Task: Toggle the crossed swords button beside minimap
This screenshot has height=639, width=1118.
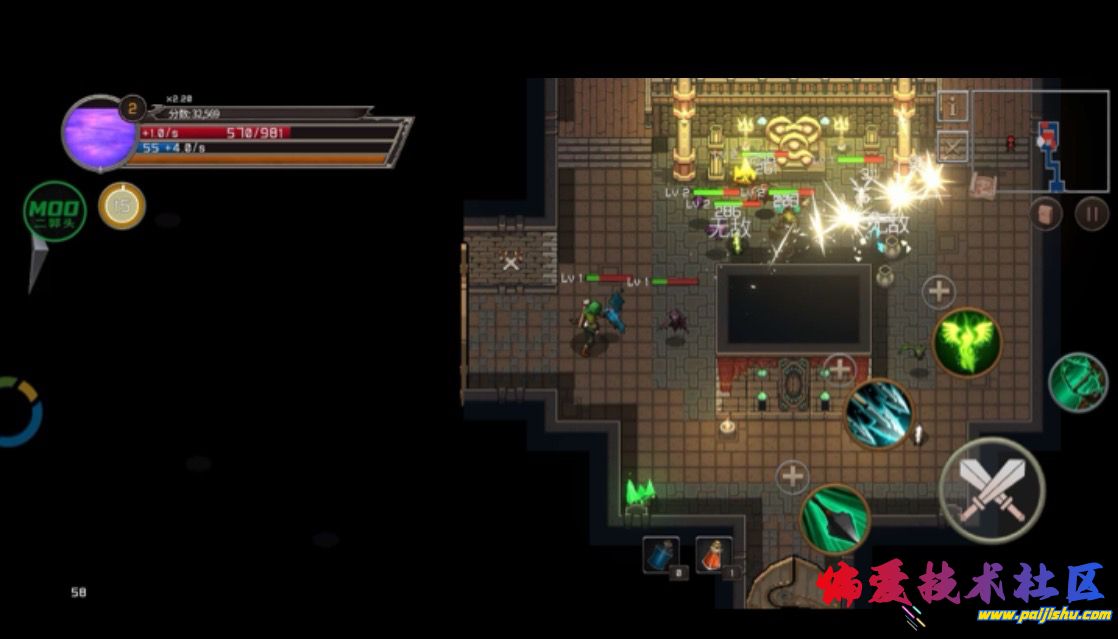Action: pyautogui.click(x=953, y=148)
